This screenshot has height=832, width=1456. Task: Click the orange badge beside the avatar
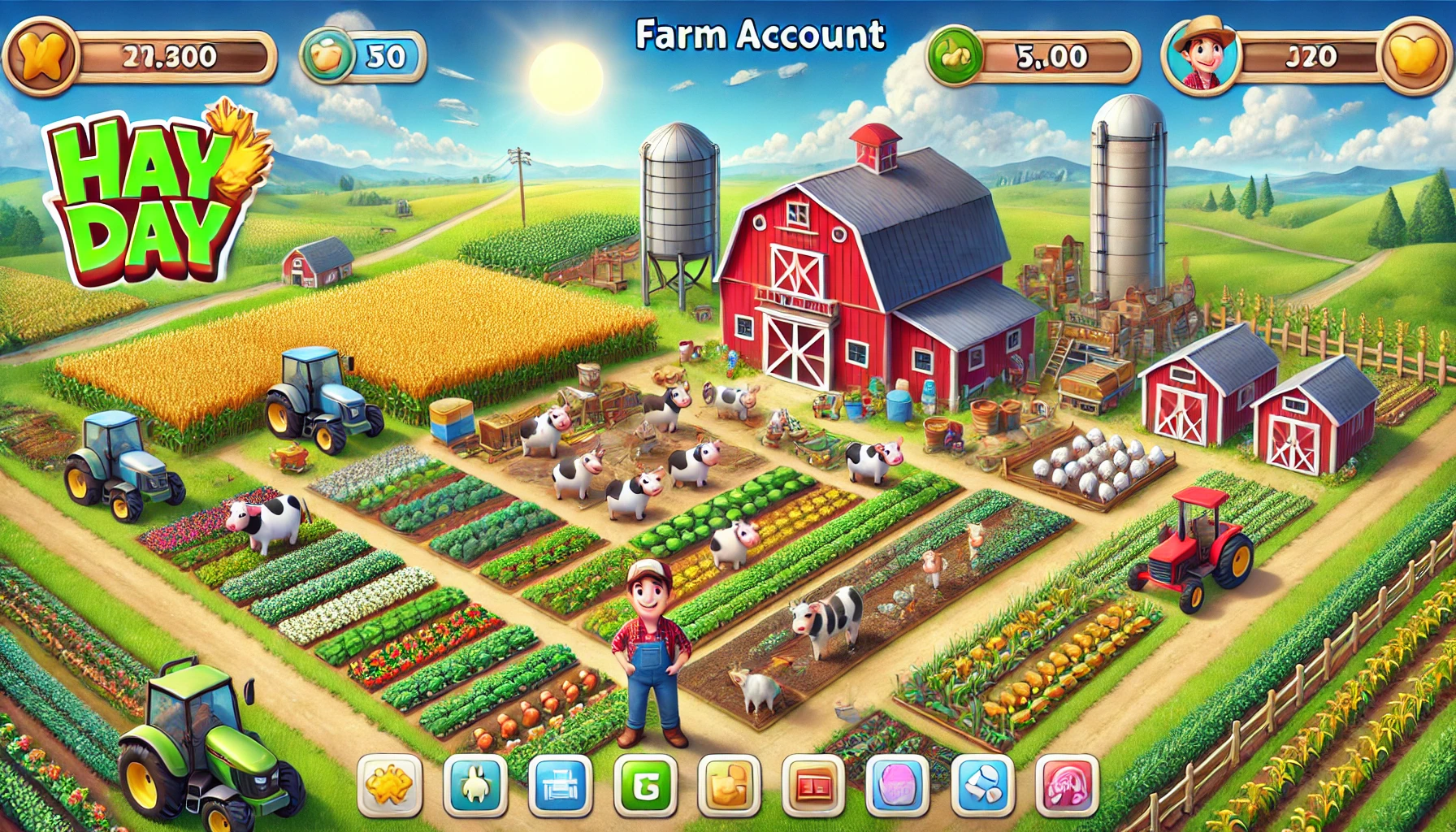1415,57
